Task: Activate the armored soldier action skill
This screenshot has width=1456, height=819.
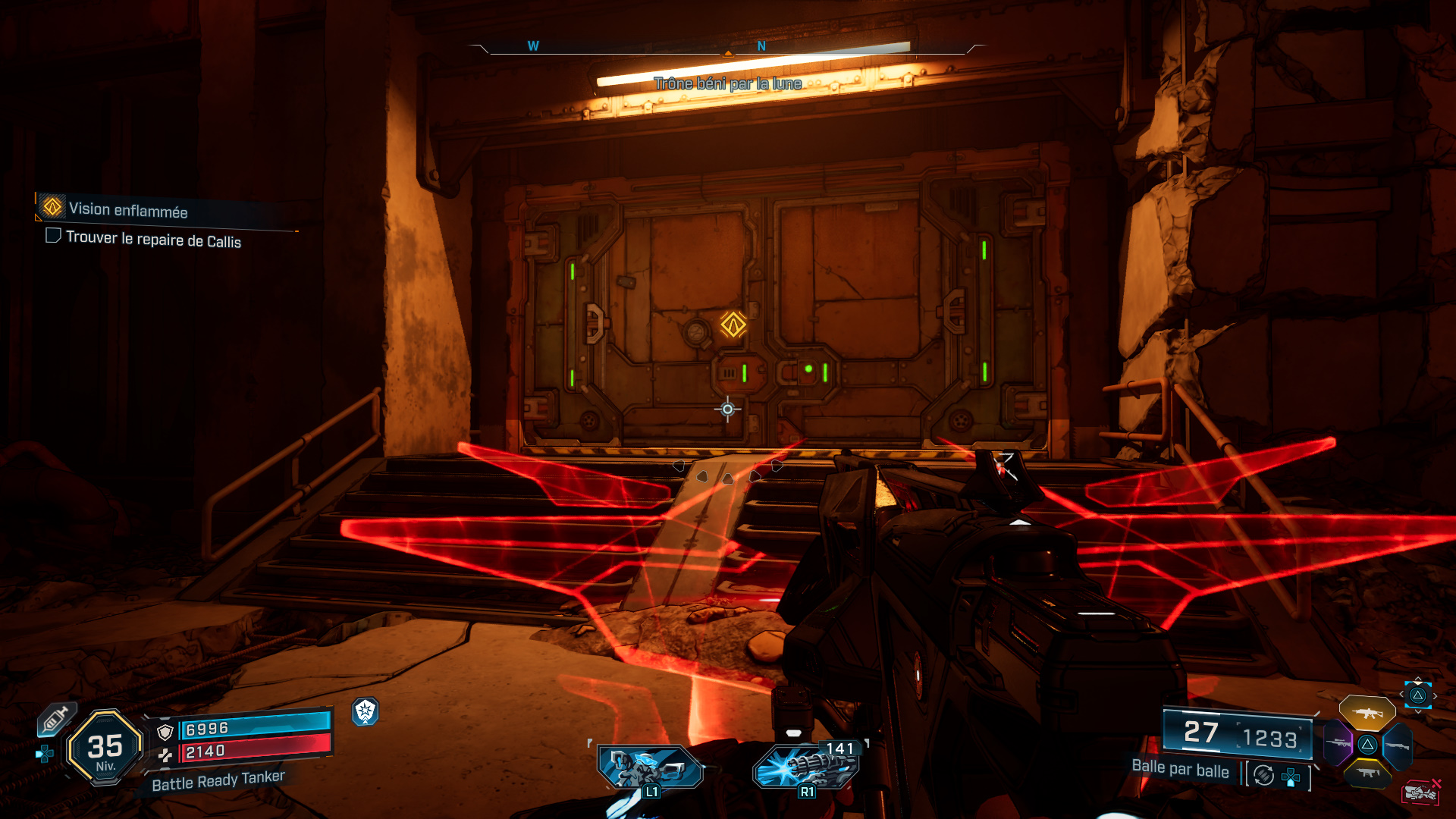Action: coord(648,768)
